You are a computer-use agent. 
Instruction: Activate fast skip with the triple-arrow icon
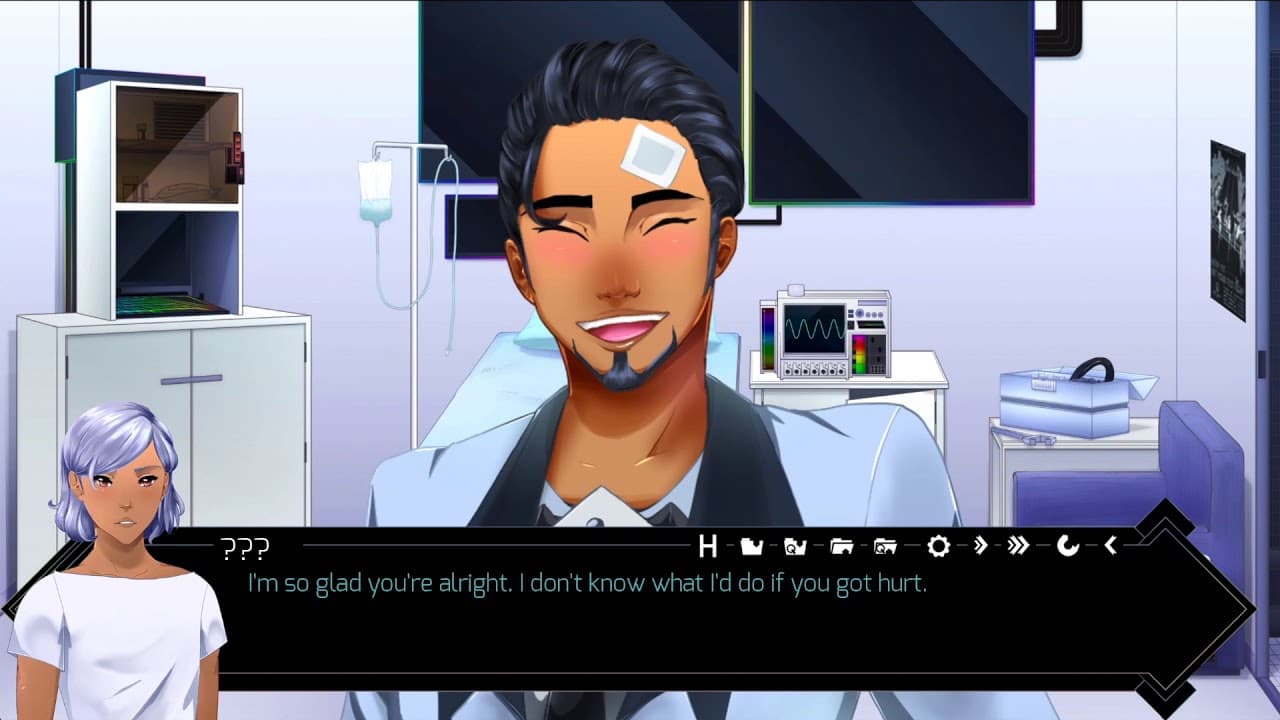[1017, 545]
